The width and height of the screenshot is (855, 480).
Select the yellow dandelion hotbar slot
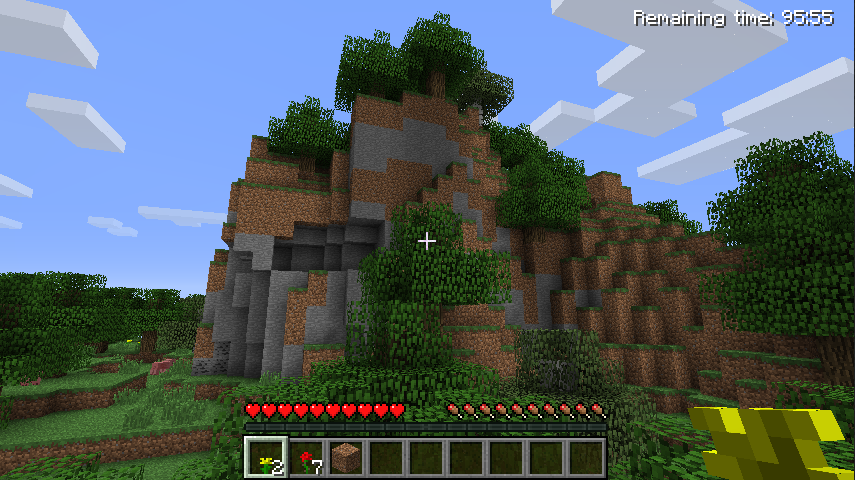(266, 457)
